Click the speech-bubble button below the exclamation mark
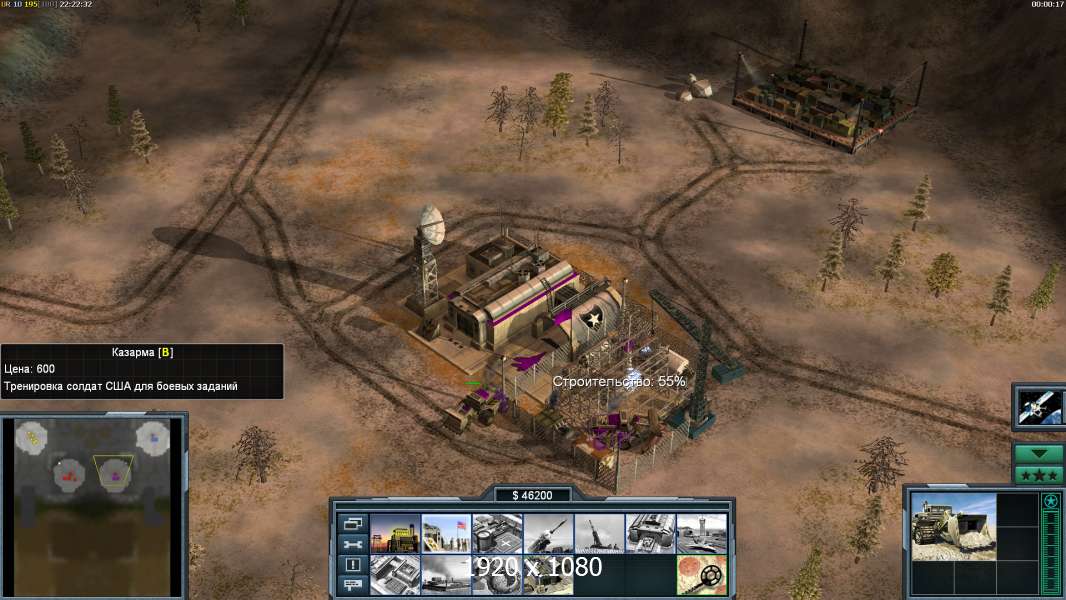The width and height of the screenshot is (1066, 600). [x=352, y=586]
